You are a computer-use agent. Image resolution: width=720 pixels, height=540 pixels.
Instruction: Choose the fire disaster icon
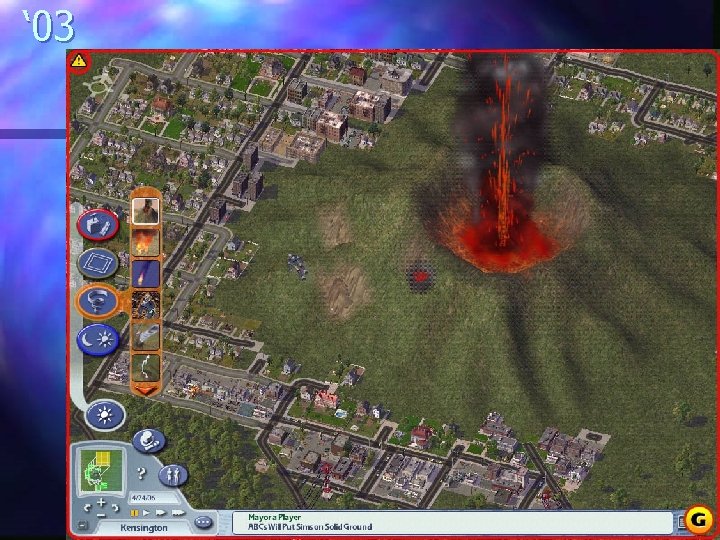tap(145, 242)
